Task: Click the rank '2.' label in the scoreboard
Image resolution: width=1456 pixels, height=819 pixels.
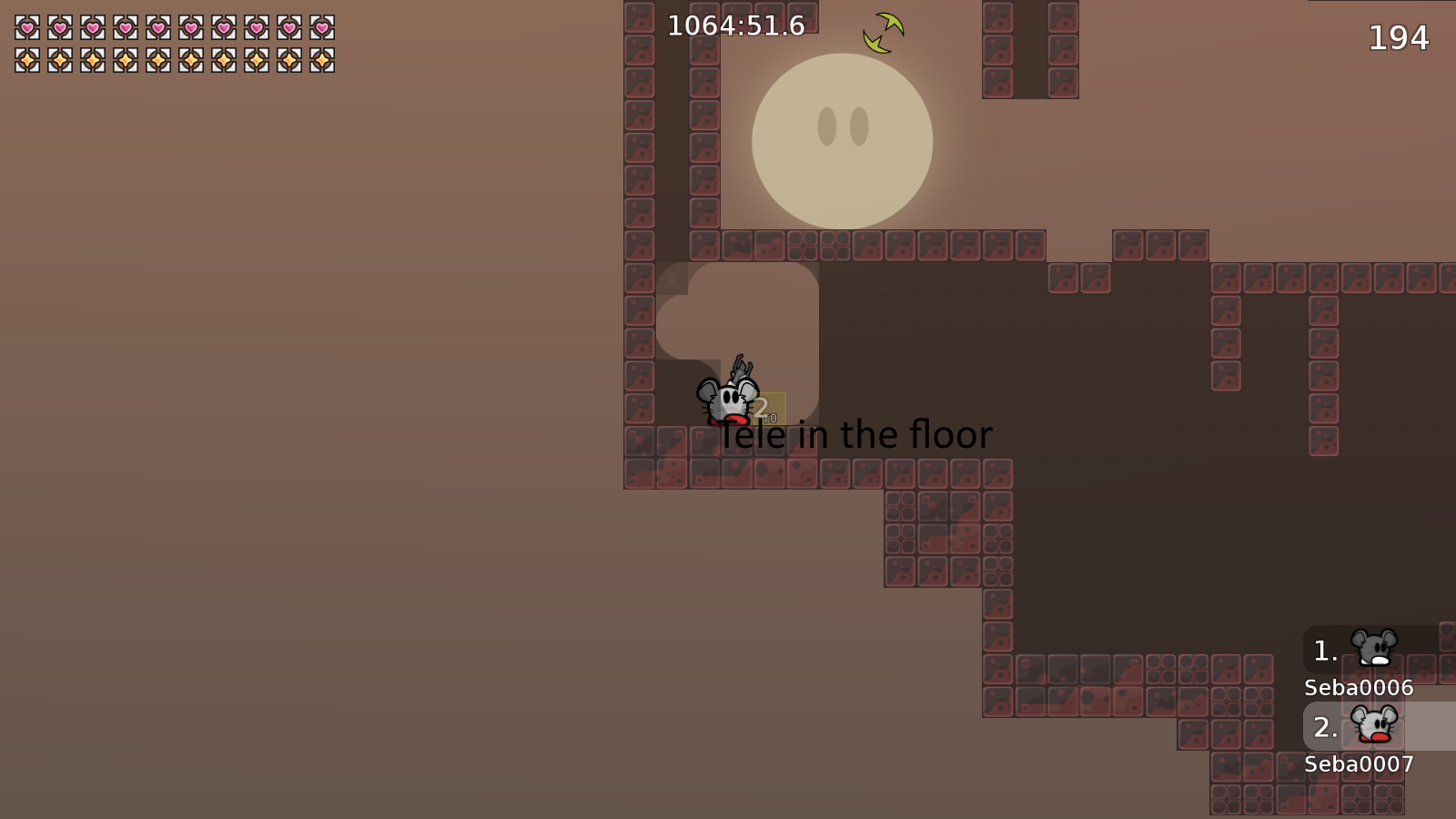Action: pyautogui.click(x=1324, y=726)
